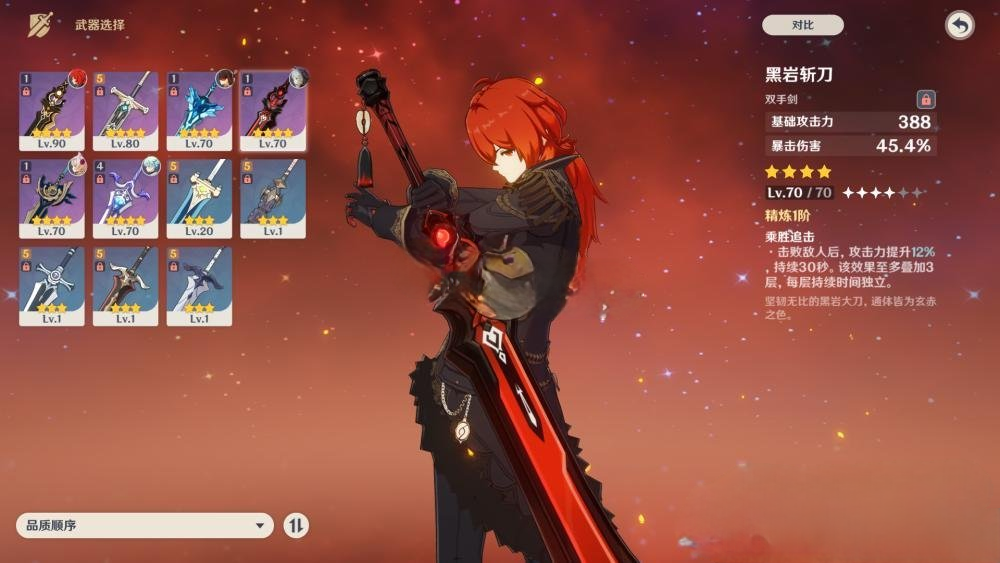Select the red-black Lv.70 Blackcliff Slasher
The width and height of the screenshot is (1000, 563).
tap(273, 110)
